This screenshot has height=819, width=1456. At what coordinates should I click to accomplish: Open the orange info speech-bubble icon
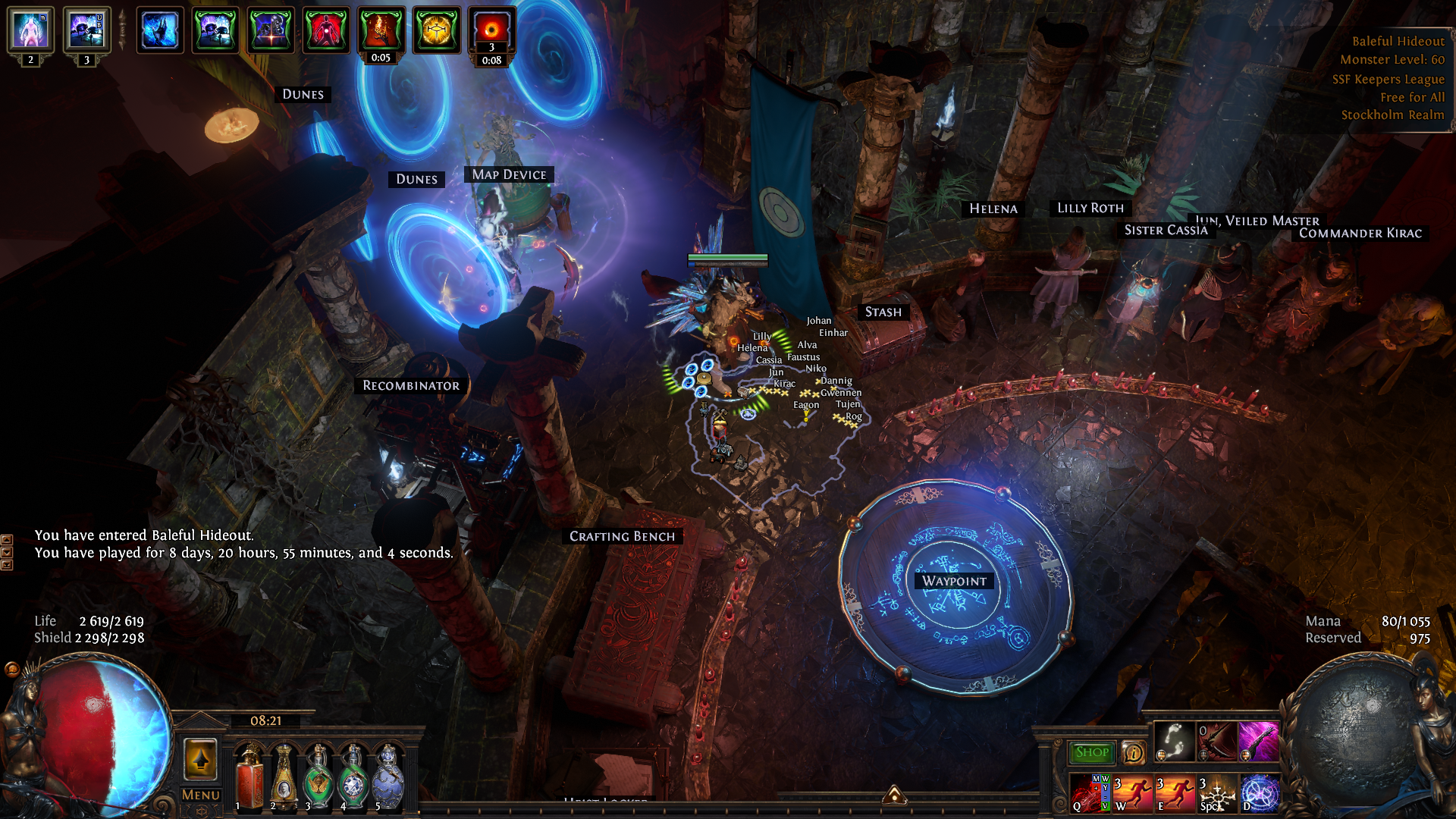[x=1134, y=752]
